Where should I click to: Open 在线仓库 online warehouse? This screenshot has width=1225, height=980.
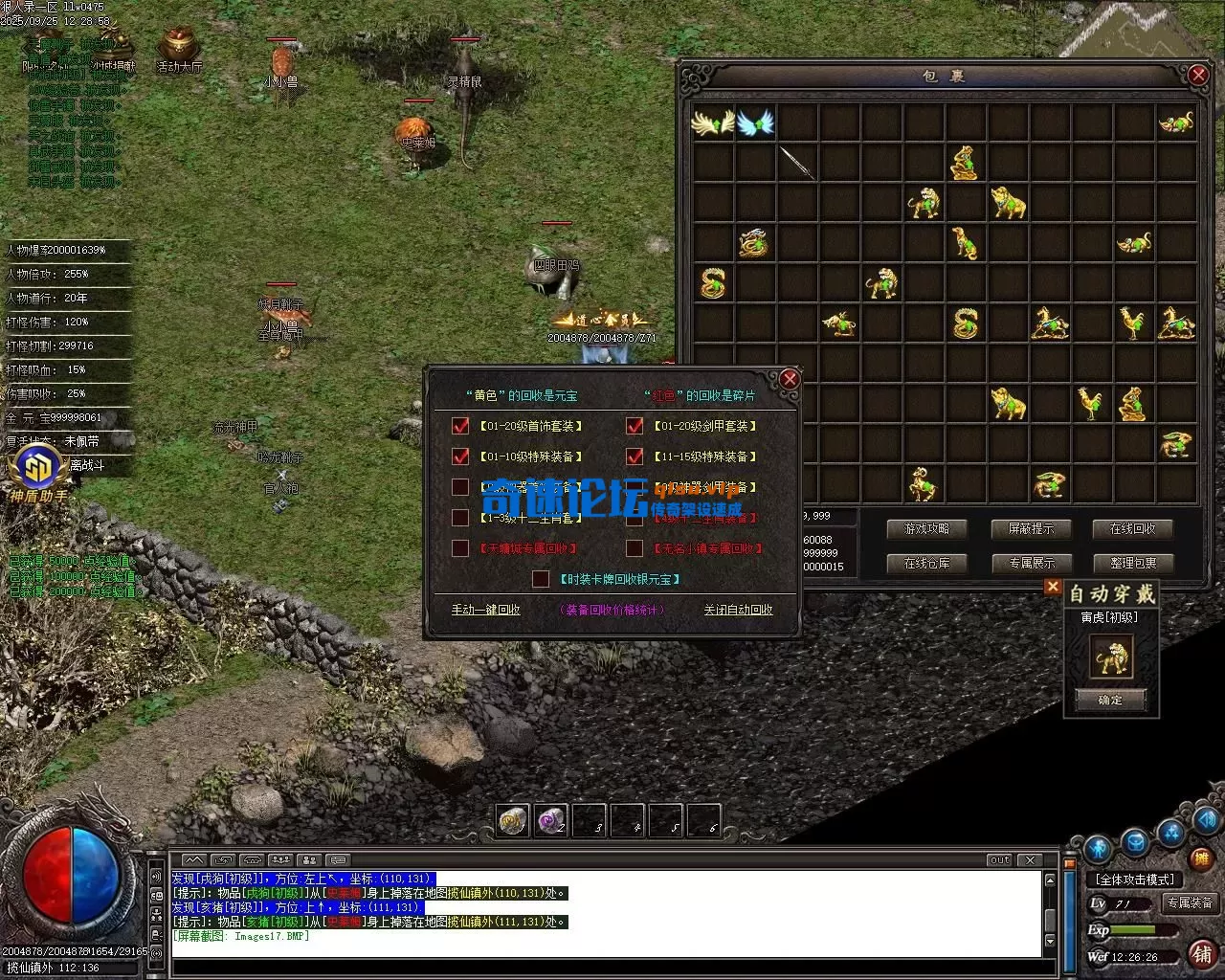coord(925,563)
